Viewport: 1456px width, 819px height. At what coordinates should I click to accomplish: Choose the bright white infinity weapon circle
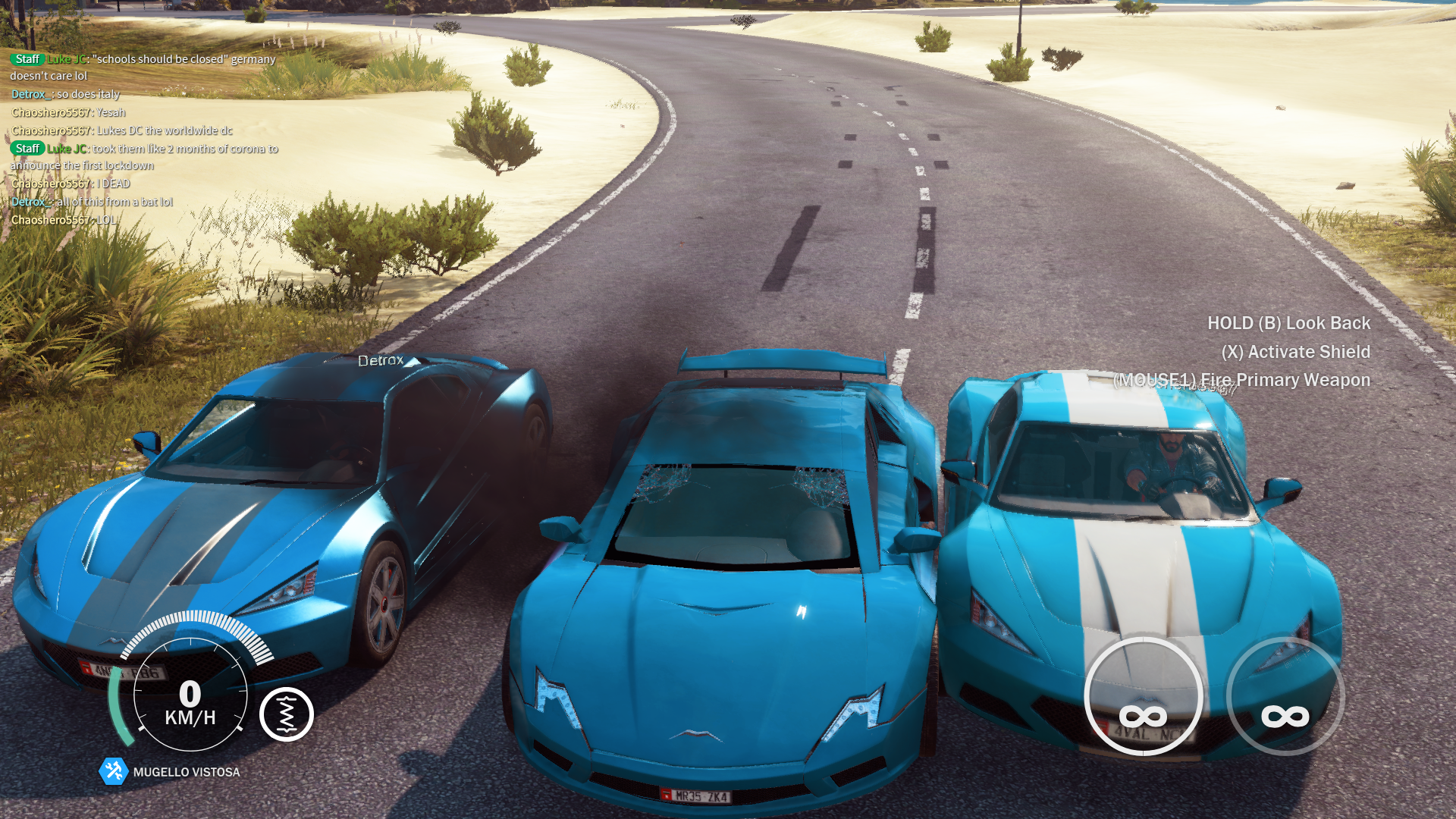click(x=1143, y=696)
